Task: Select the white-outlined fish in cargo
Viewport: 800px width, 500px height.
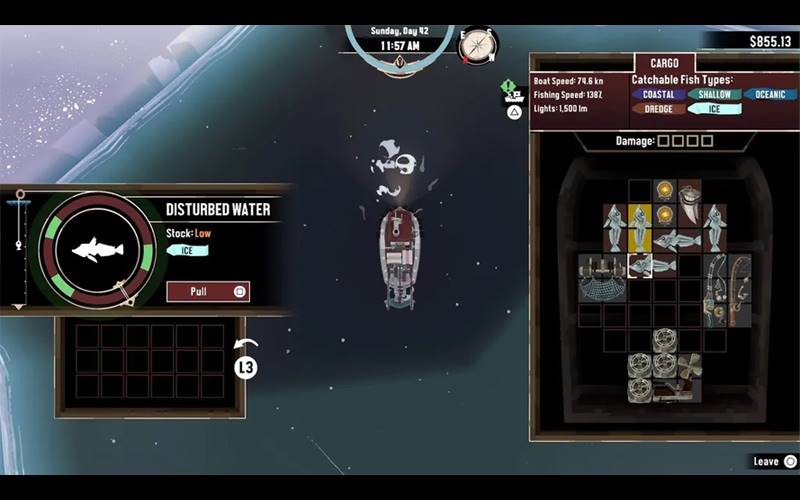Action: click(x=652, y=265)
